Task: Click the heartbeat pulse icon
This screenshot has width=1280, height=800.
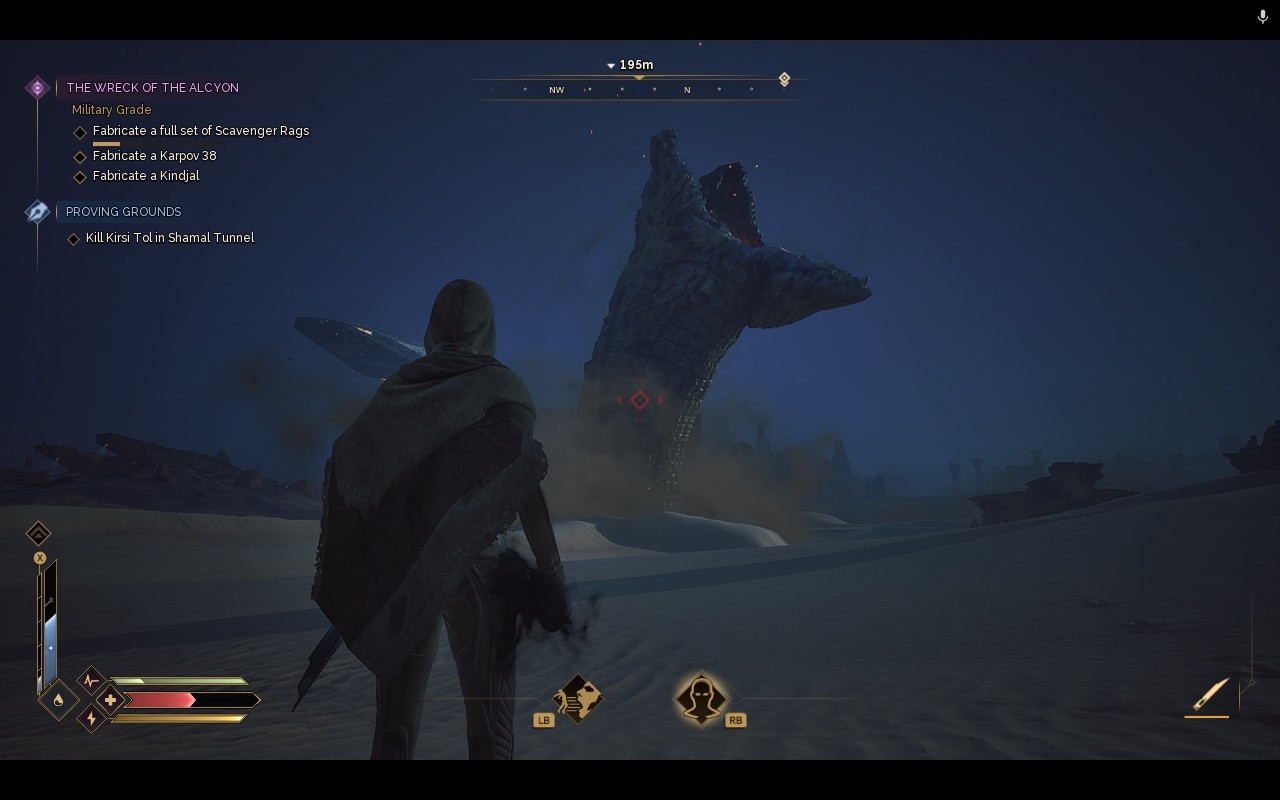Action: coord(92,681)
